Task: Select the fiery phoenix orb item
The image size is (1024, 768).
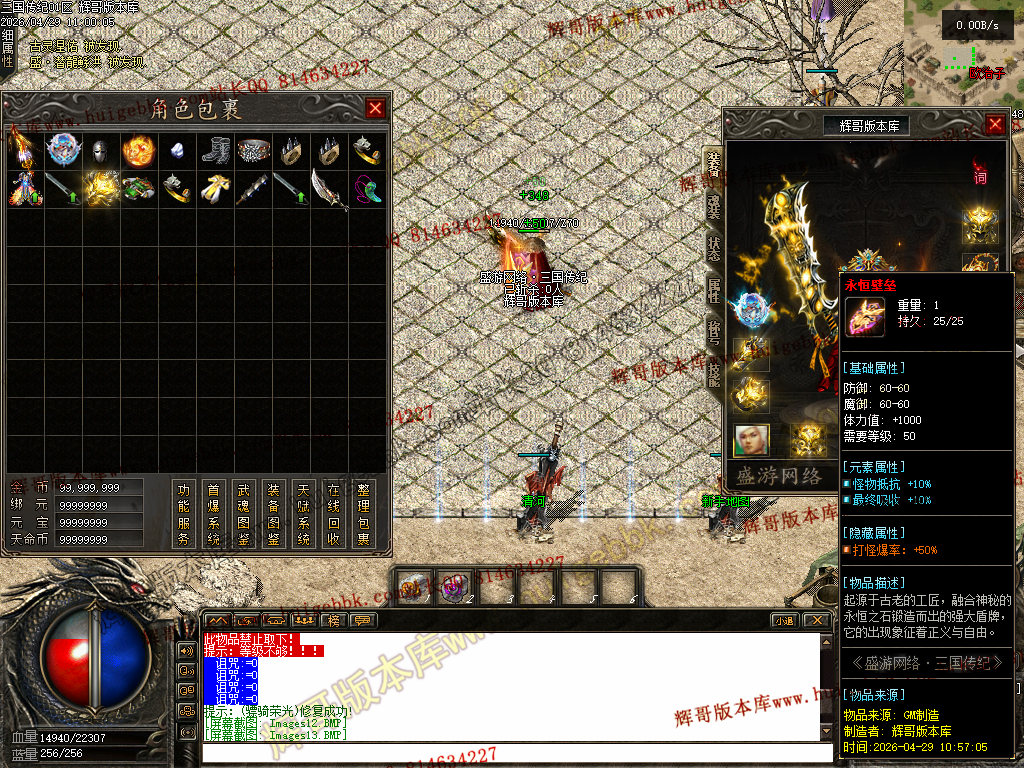Action: [138, 151]
